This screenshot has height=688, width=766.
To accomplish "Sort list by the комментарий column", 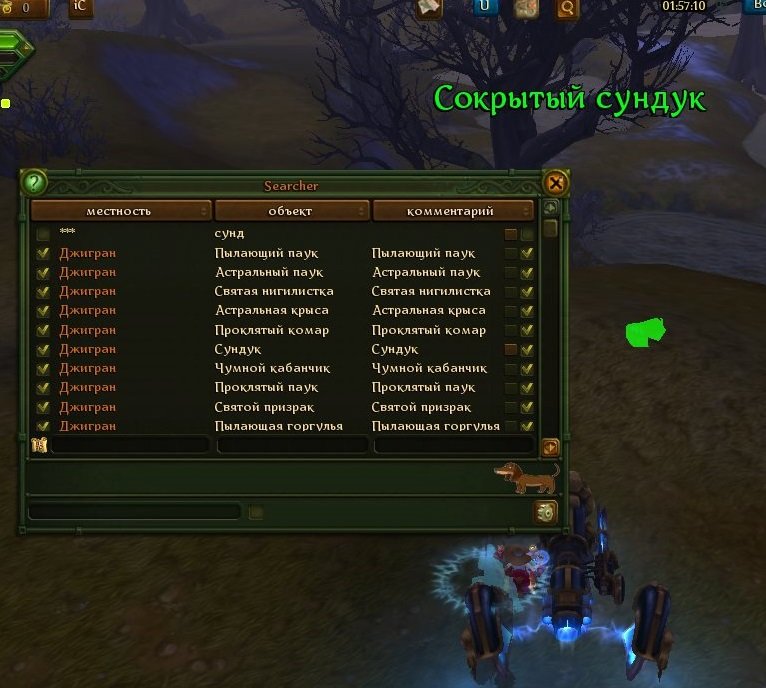I will click(x=453, y=210).
